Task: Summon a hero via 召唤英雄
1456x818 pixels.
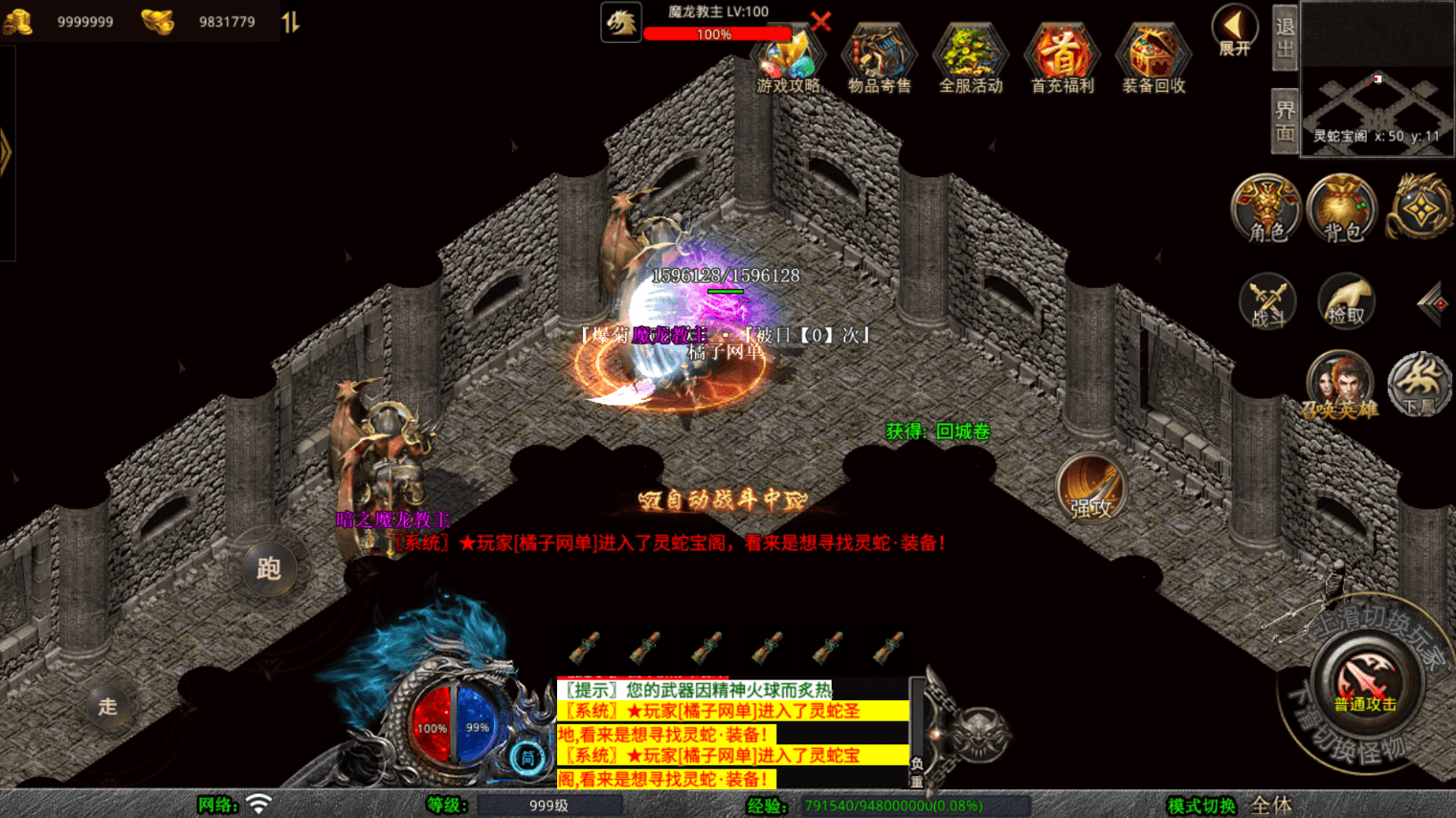Action: [x=1339, y=383]
